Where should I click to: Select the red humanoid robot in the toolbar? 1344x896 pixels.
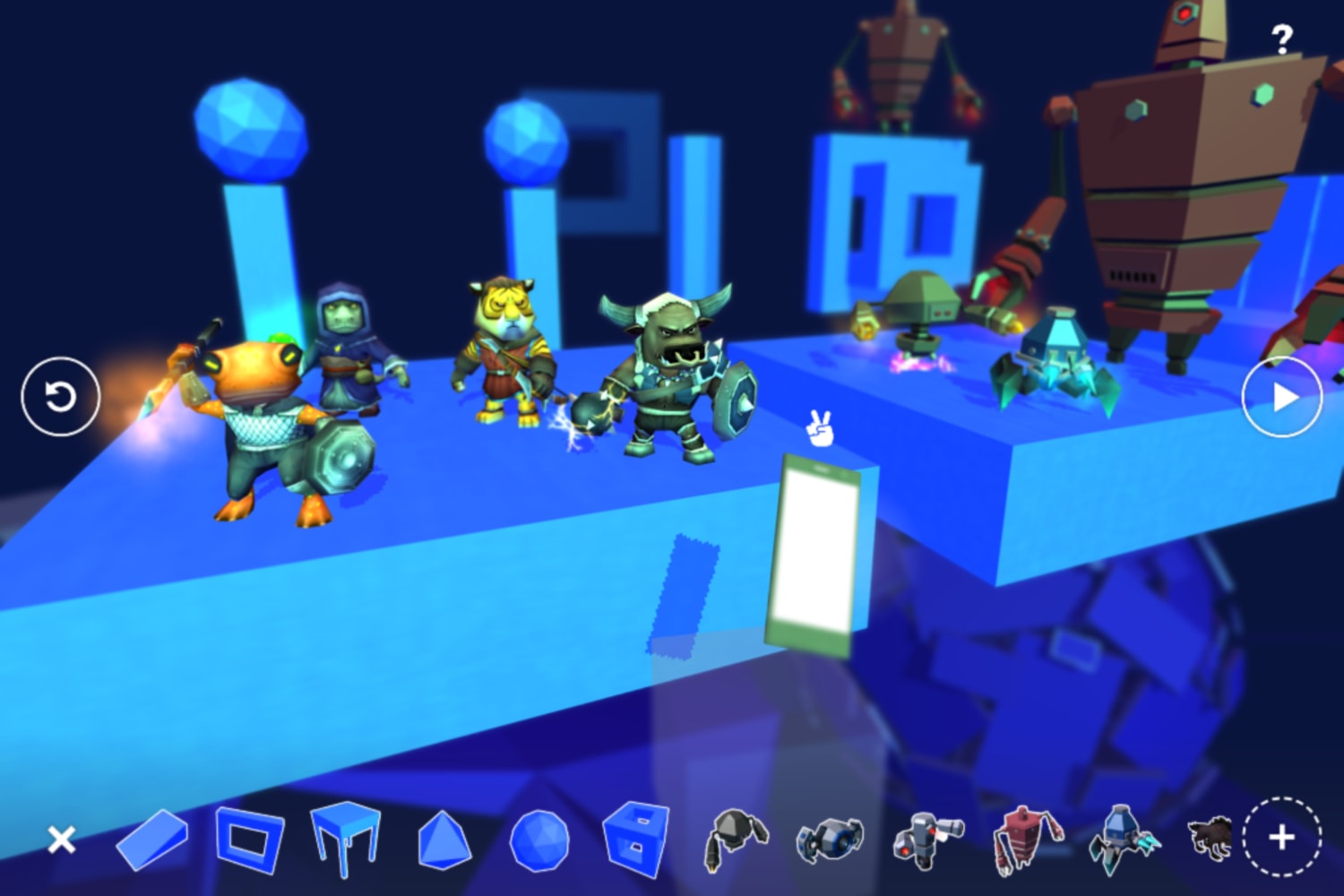[1021, 840]
